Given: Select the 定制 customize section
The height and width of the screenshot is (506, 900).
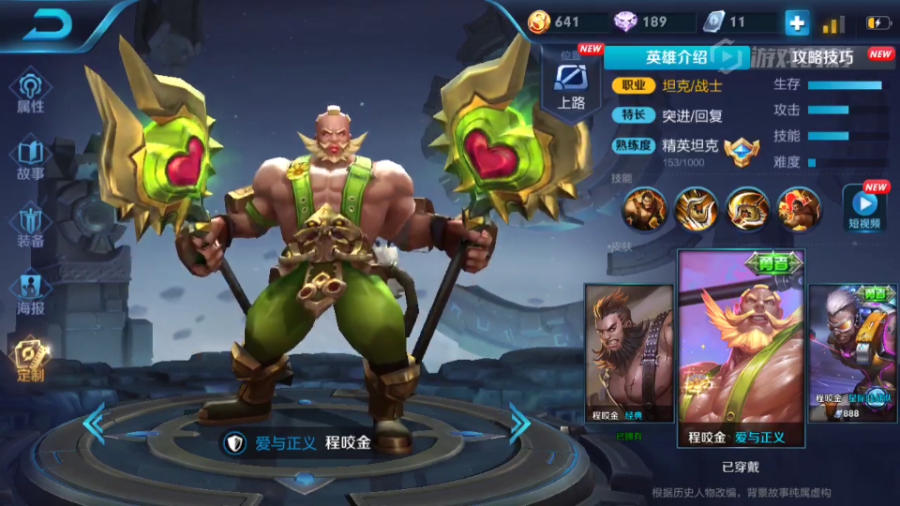Looking at the screenshot, I should coord(30,359).
